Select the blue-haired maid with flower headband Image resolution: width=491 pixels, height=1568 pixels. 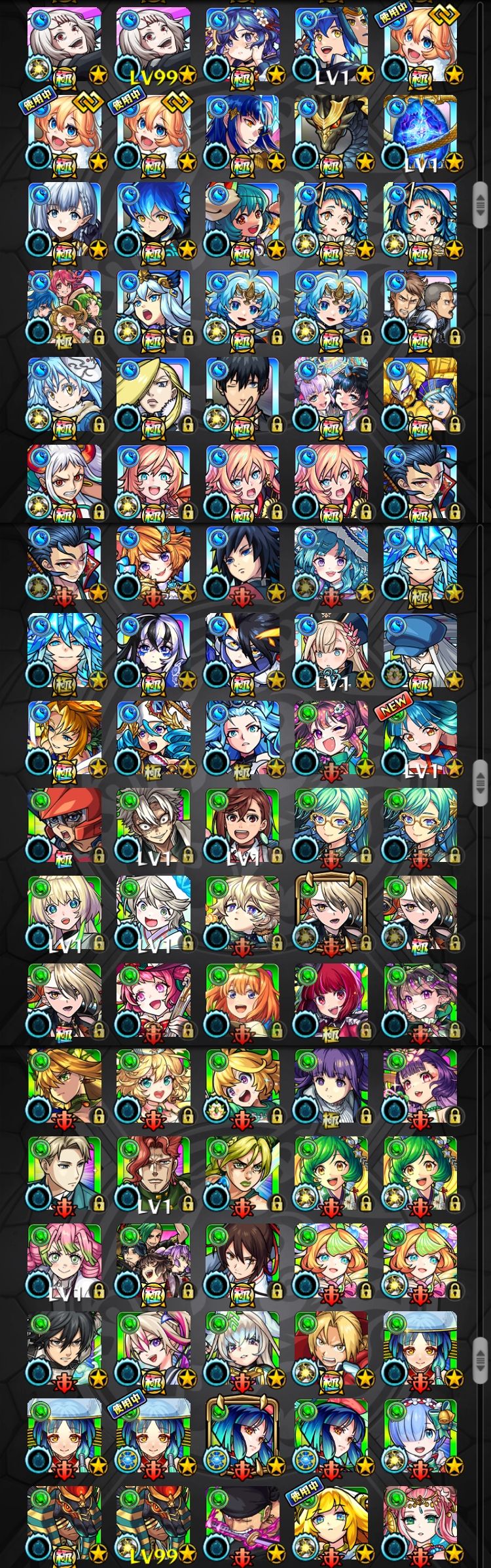click(420, 1436)
